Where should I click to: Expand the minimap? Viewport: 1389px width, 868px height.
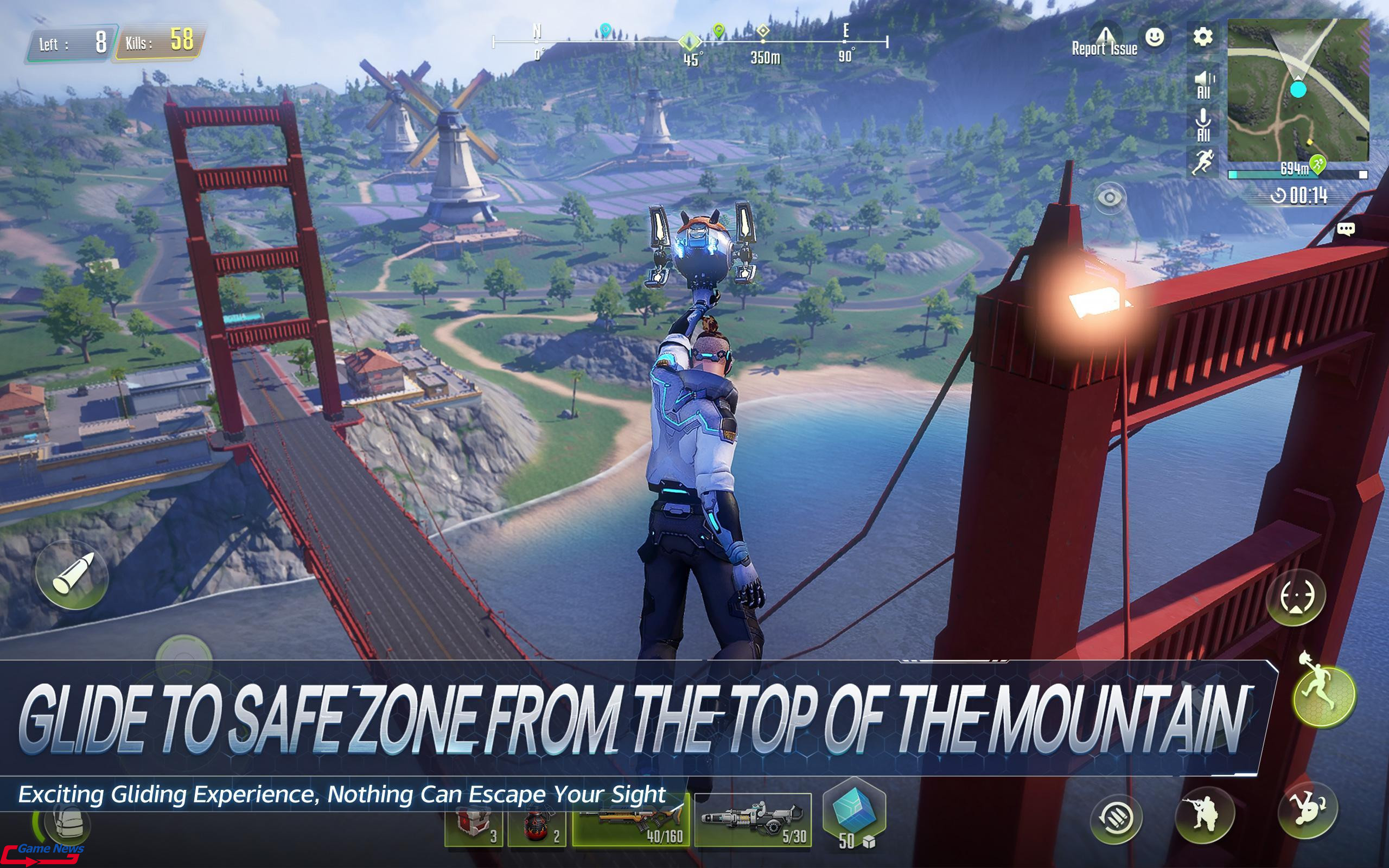(x=1298, y=90)
